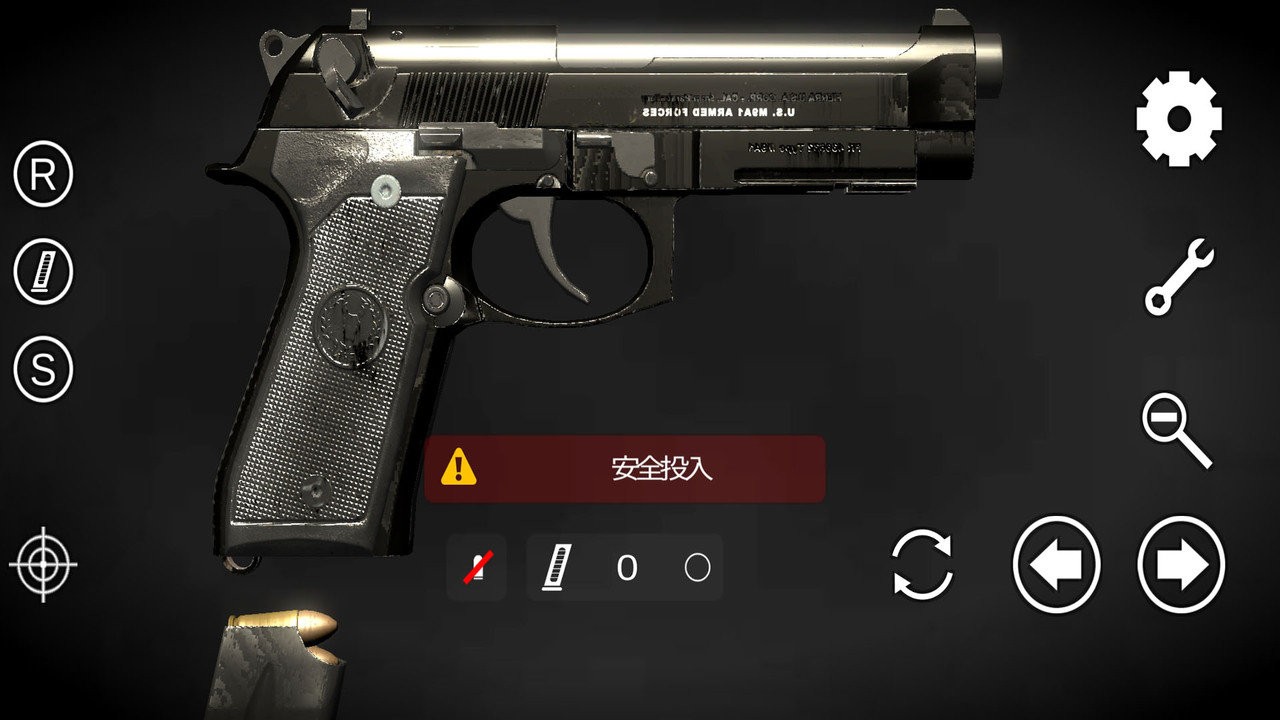Click the circled R button

[x=43, y=175]
